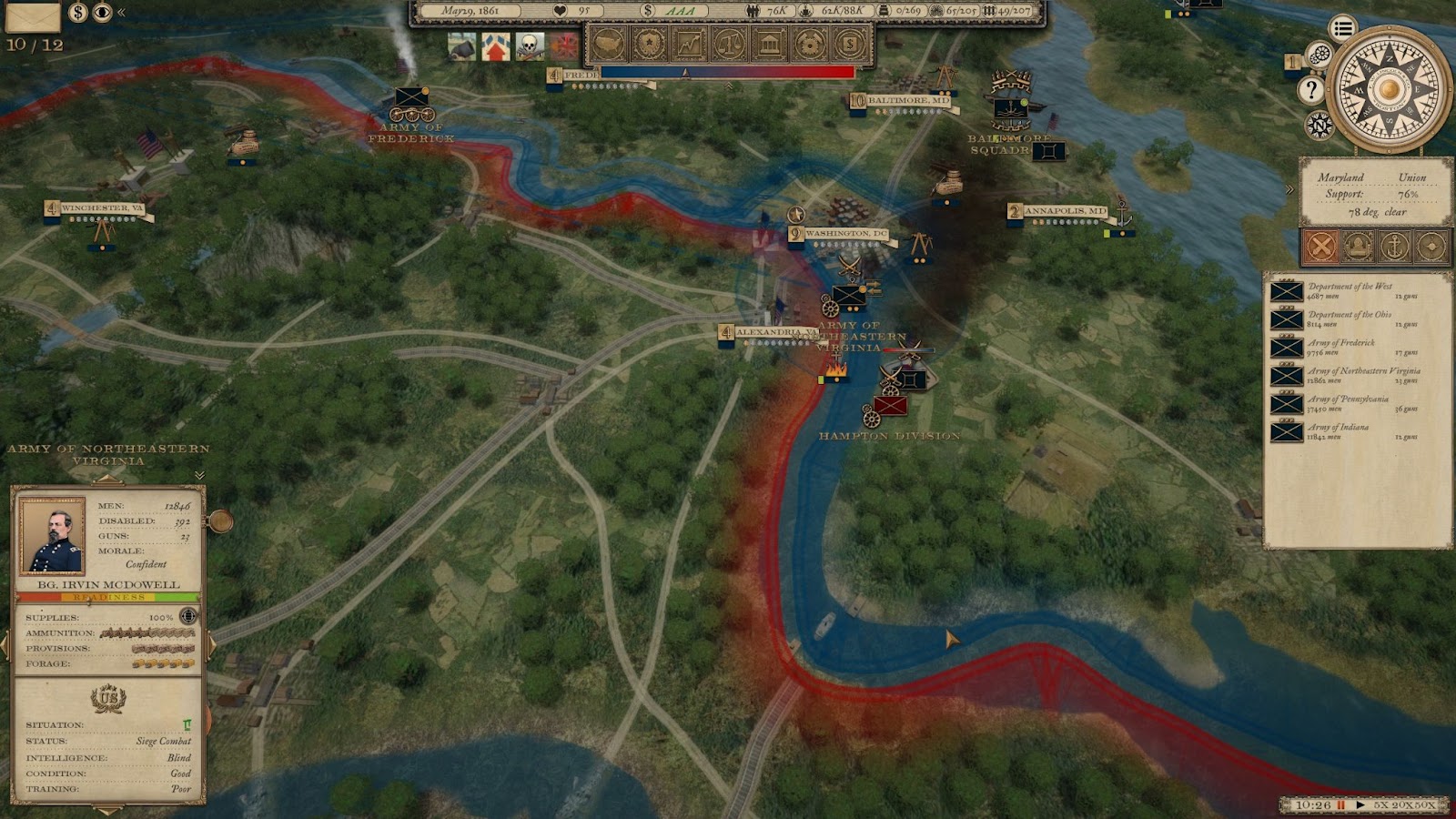Click the skull and rifle notification icon
1456x819 pixels.
coord(530,45)
